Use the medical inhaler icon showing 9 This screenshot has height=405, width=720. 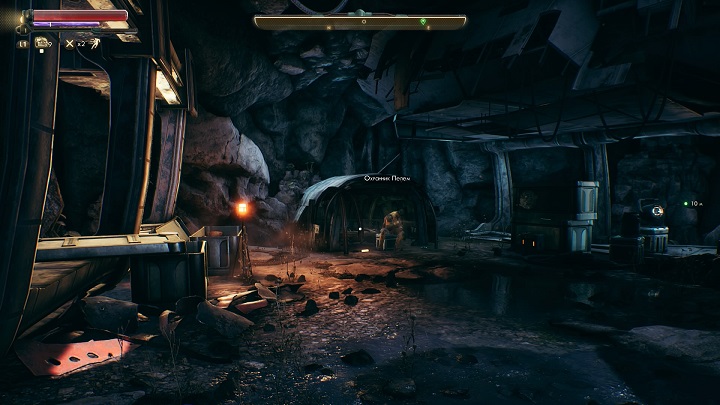(x=41, y=43)
